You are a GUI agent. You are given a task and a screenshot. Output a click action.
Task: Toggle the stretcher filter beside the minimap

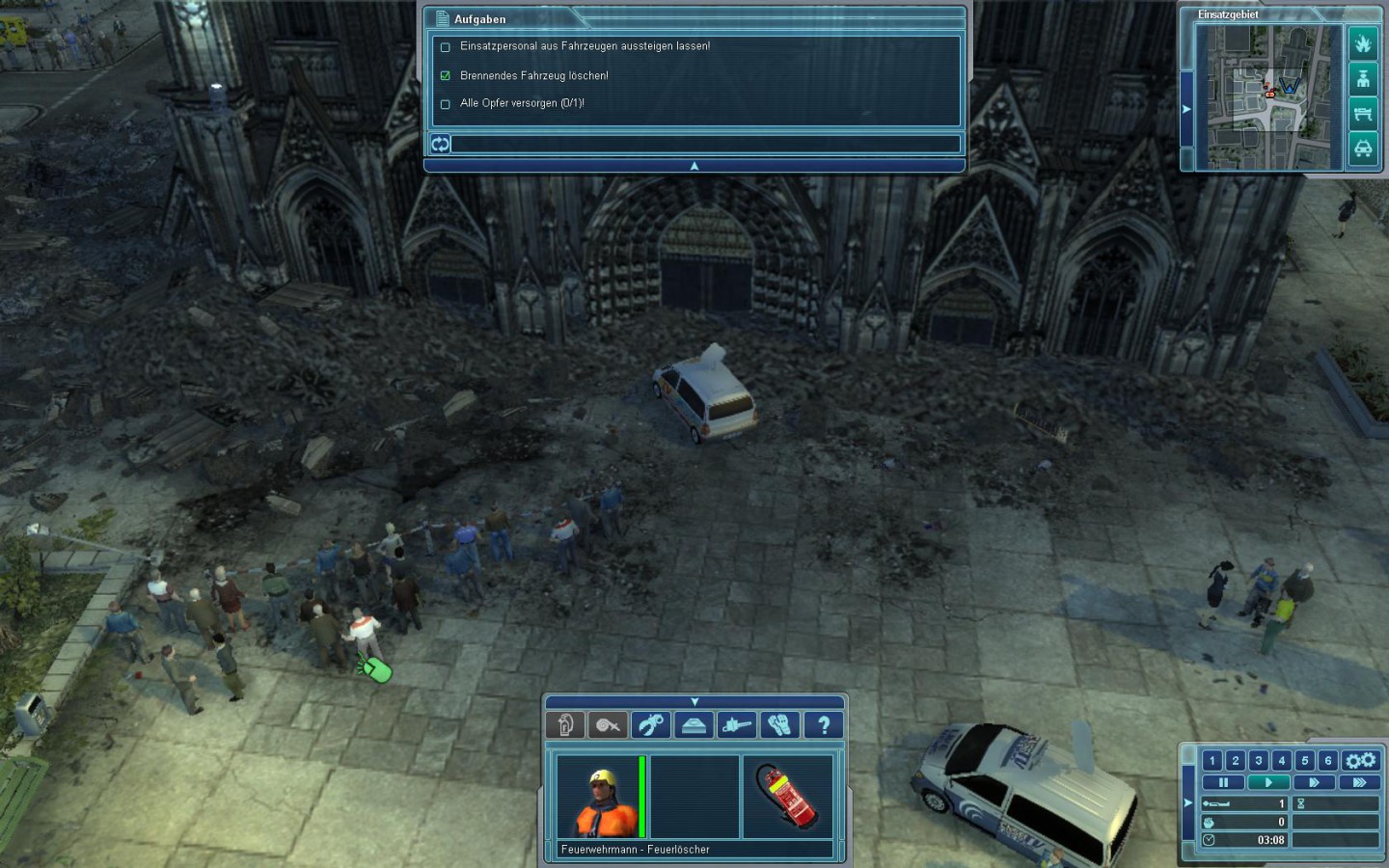pyautogui.click(x=1362, y=114)
